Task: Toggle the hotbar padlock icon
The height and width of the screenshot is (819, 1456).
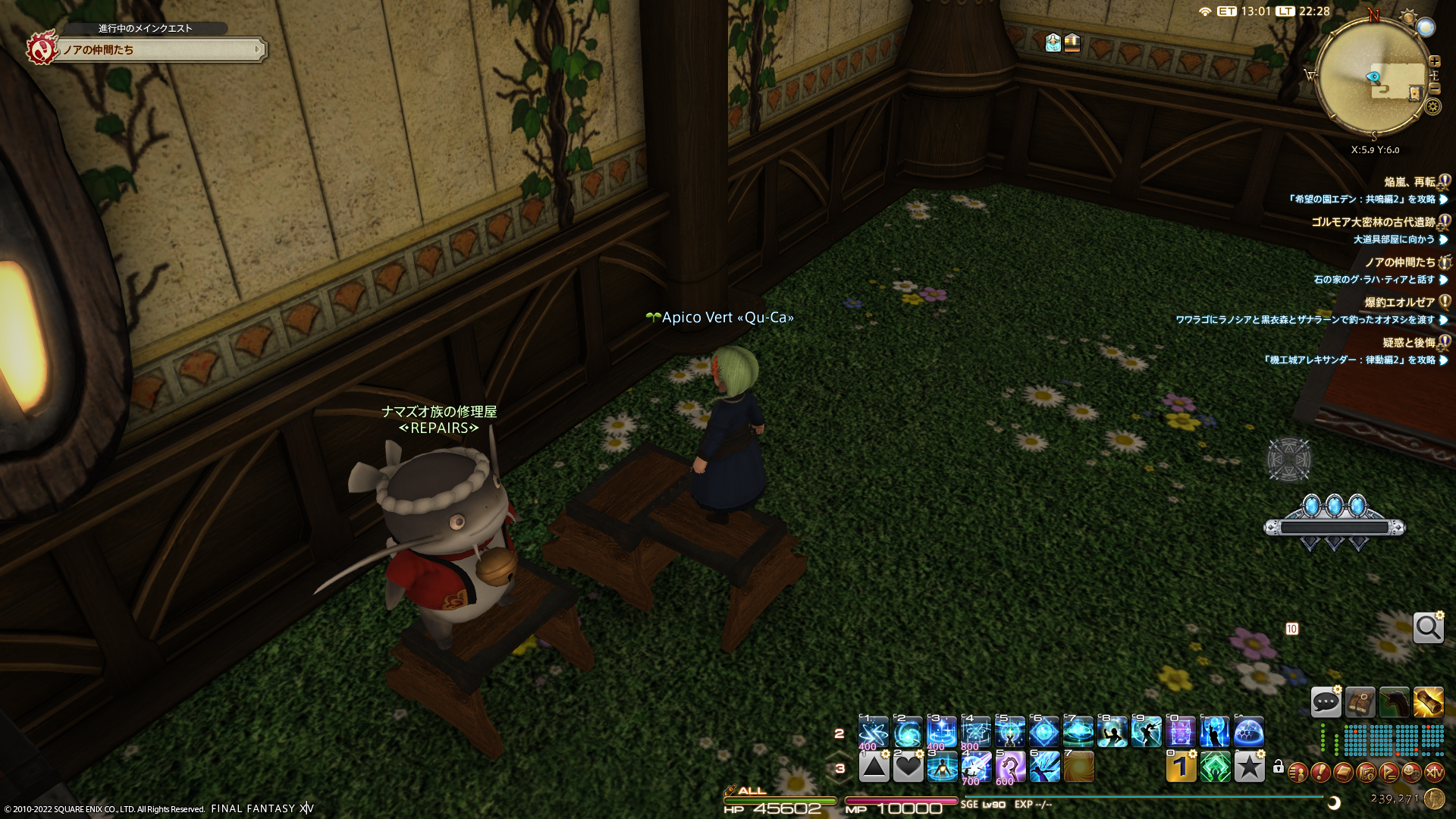Action: (x=1279, y=767)
